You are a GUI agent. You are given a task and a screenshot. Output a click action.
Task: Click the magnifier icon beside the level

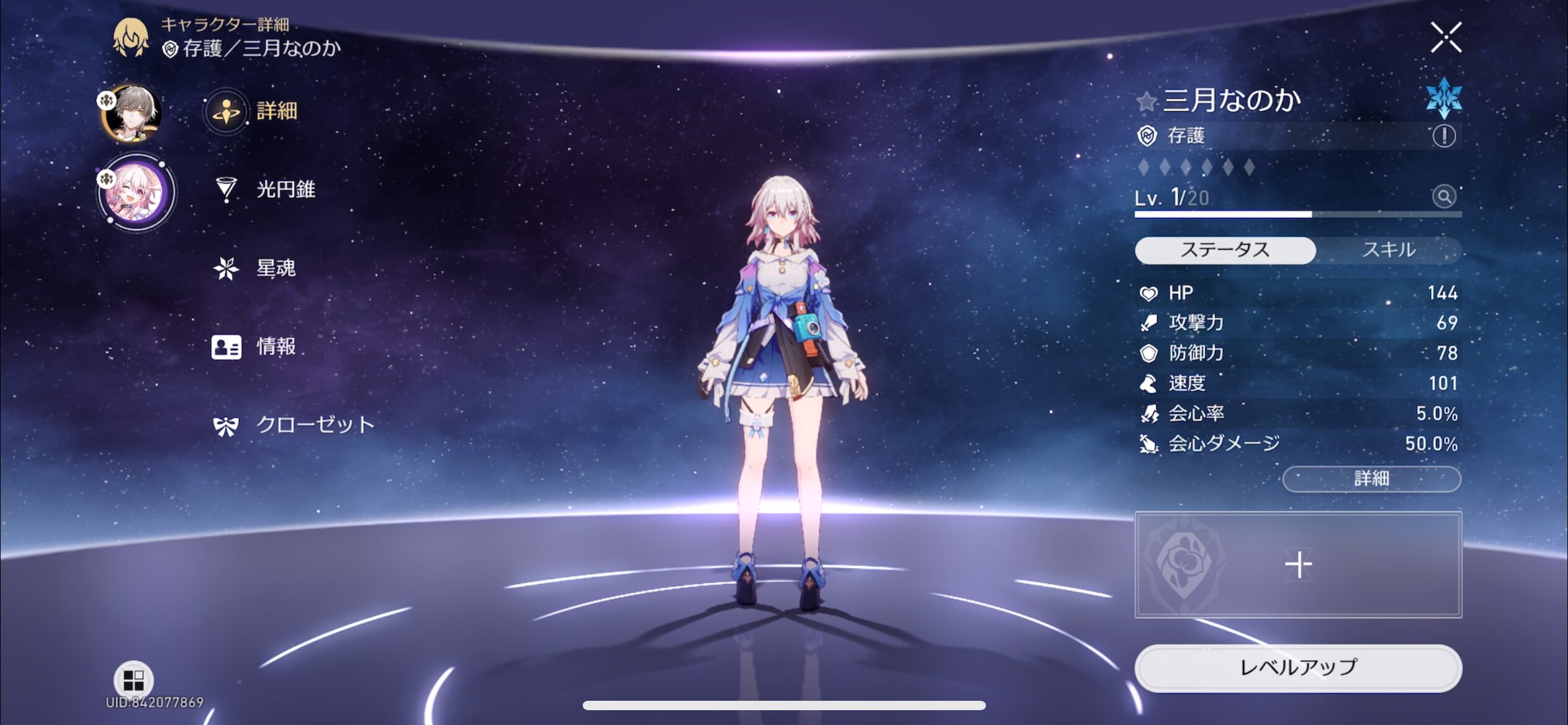coord(1444,197)
